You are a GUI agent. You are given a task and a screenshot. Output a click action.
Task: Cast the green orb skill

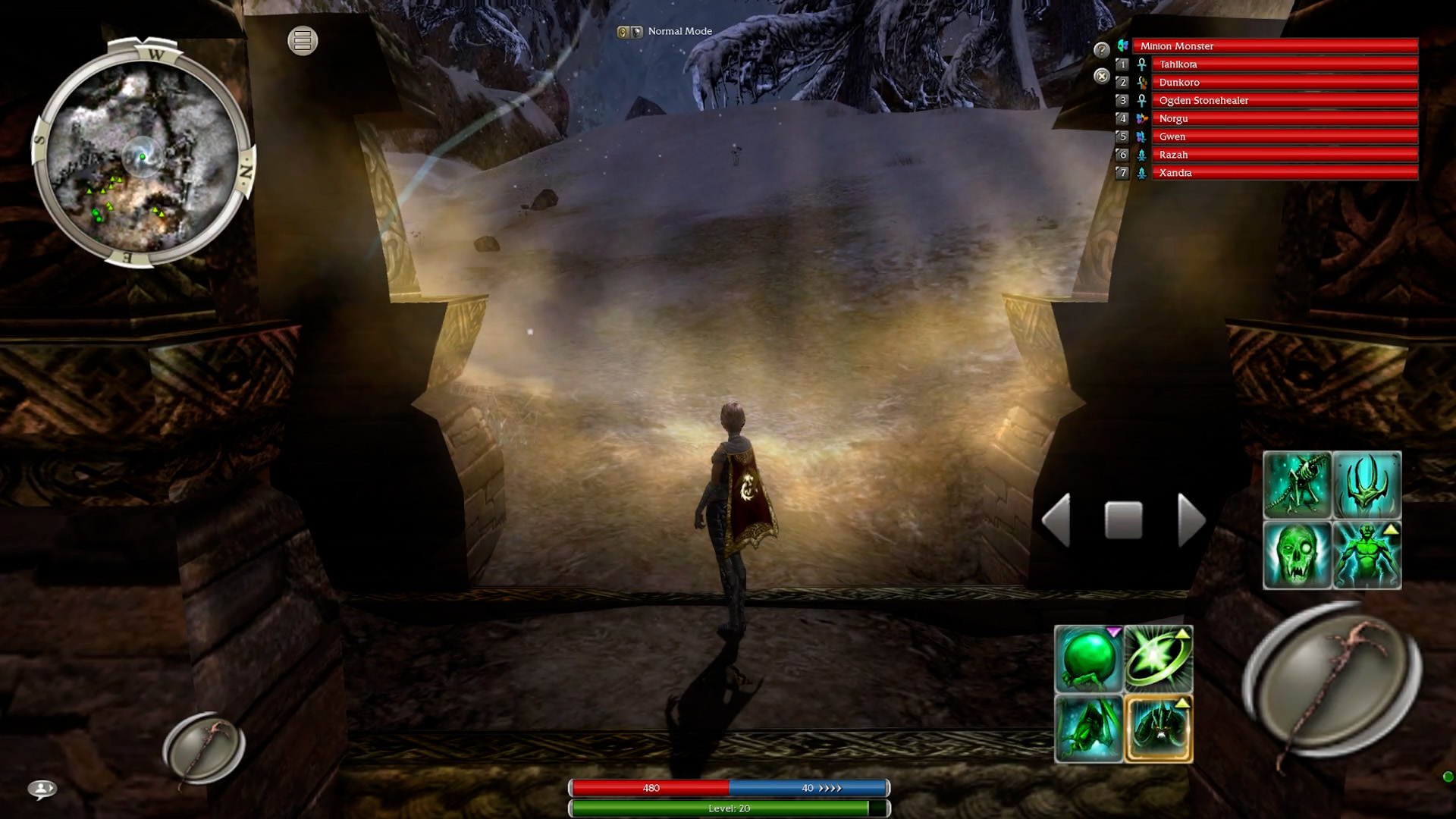click(x=1088, y=659)
